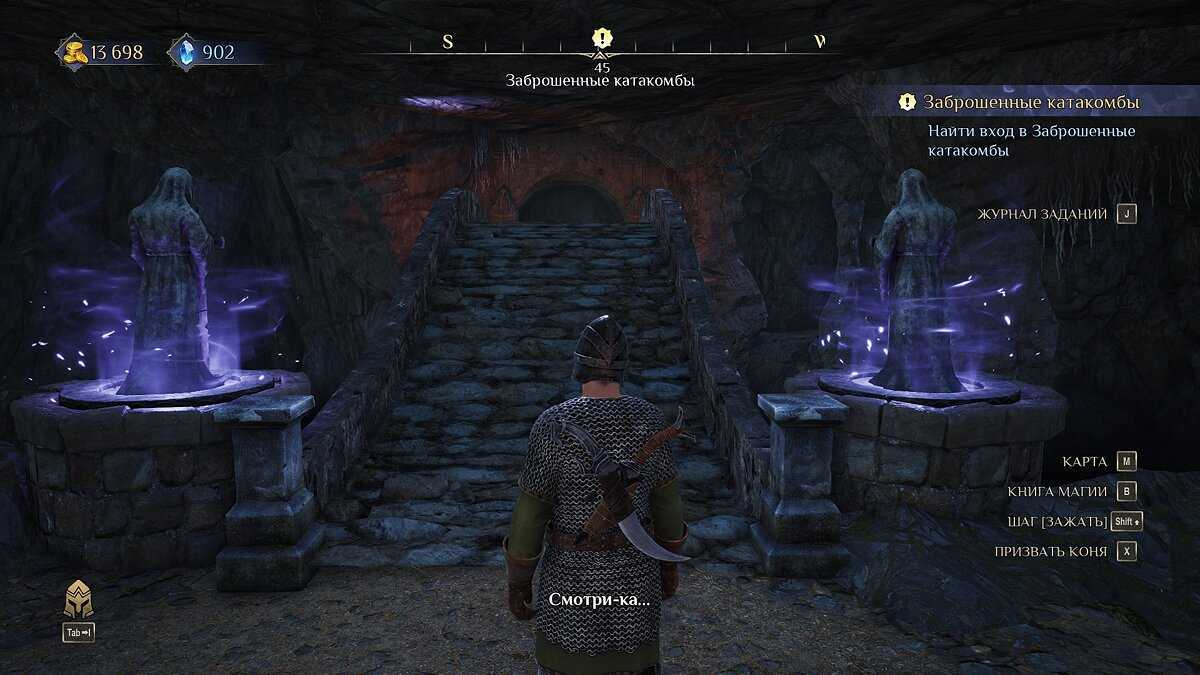Viewport: 1200px width, 675px height.
Task: Click the quest marker on the compass
Action: [601, 39]
